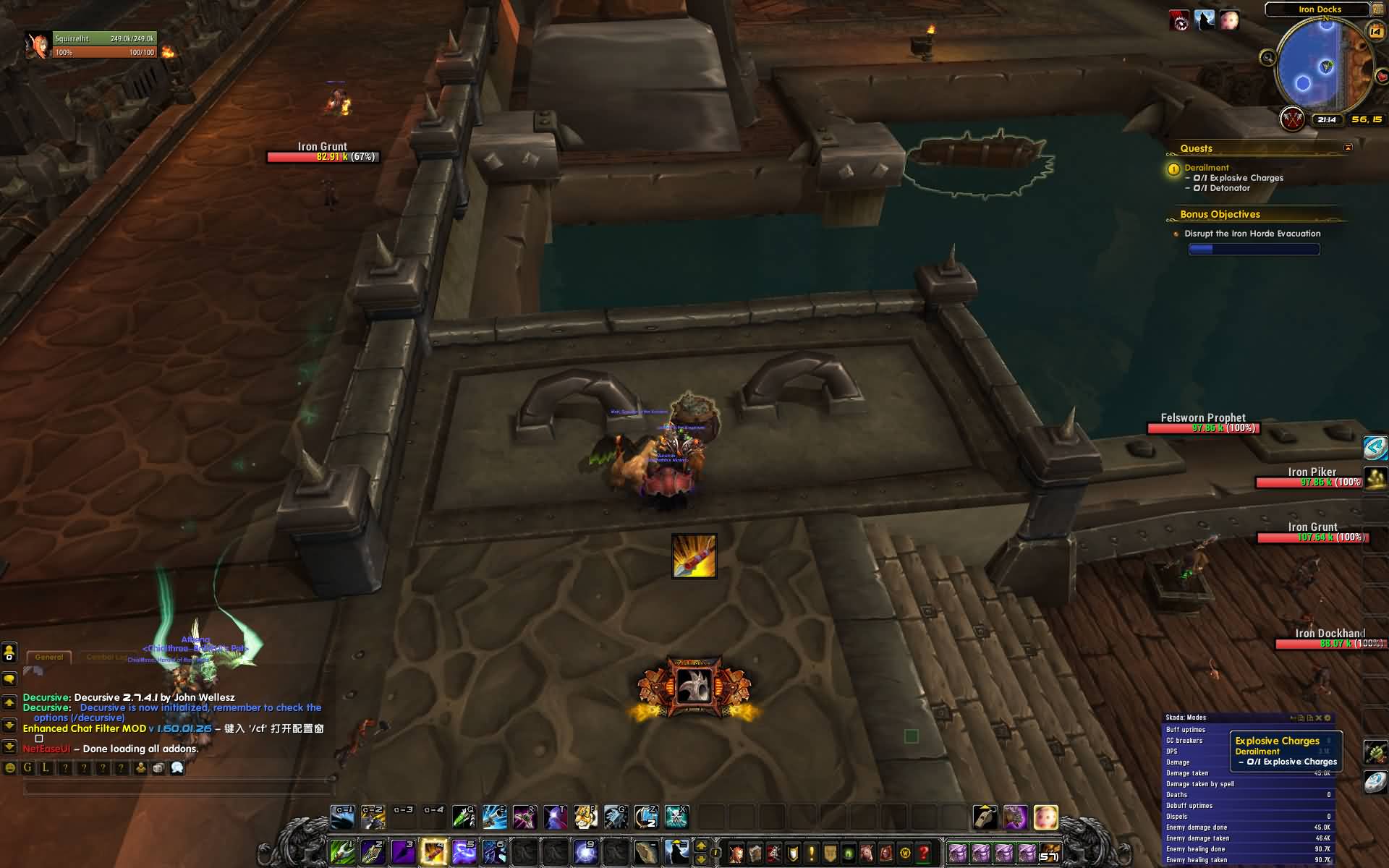This screenshot has height=868, width=1389.
Task: Page action bar up with arrow
Action: [x=700, y=846]
